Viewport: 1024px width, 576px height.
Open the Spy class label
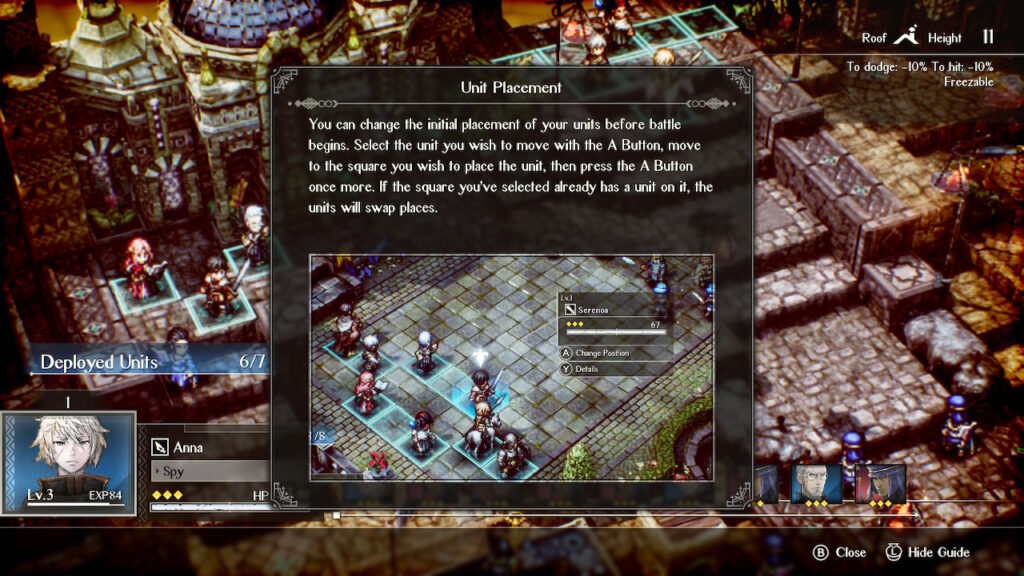[x=207, y=471]
